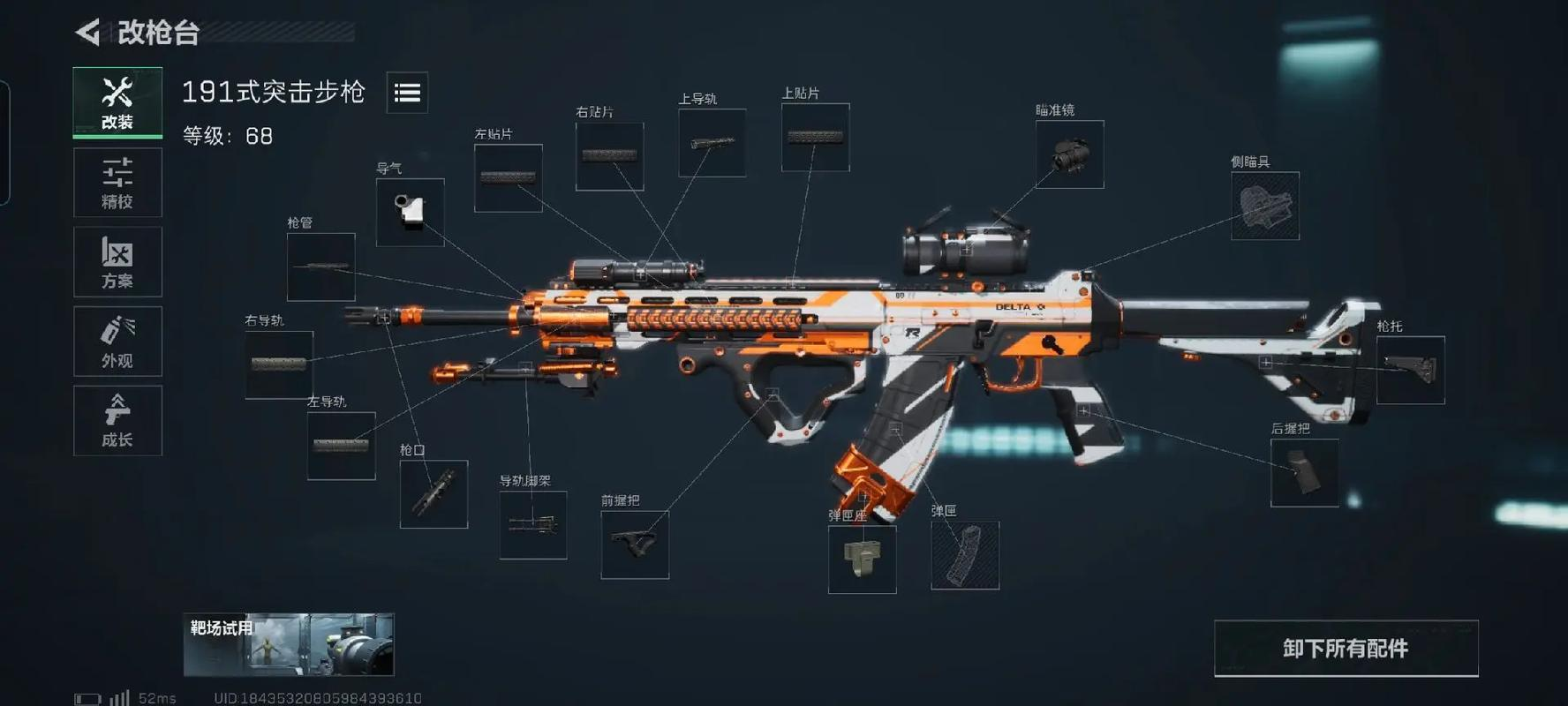Open the 弹匣座 magazine well slot
1568x706 pixels.
pyautogui.click(x=862, y=560)
